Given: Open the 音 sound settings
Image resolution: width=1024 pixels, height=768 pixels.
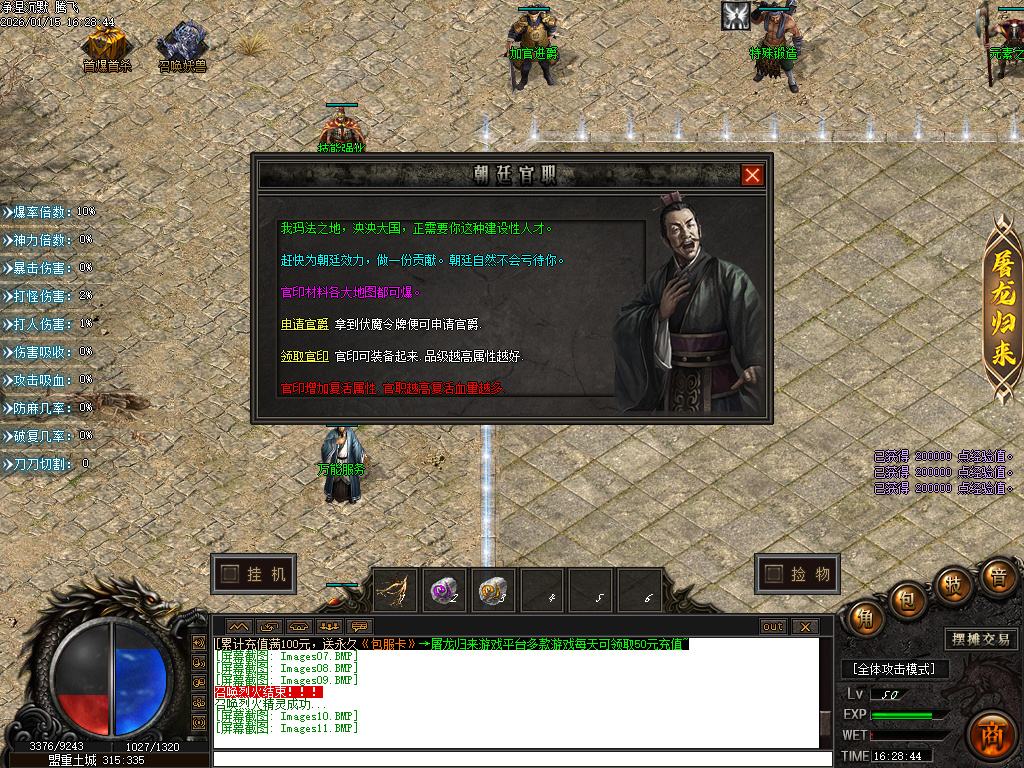Looking at the screenshot, I should point(997,577).
